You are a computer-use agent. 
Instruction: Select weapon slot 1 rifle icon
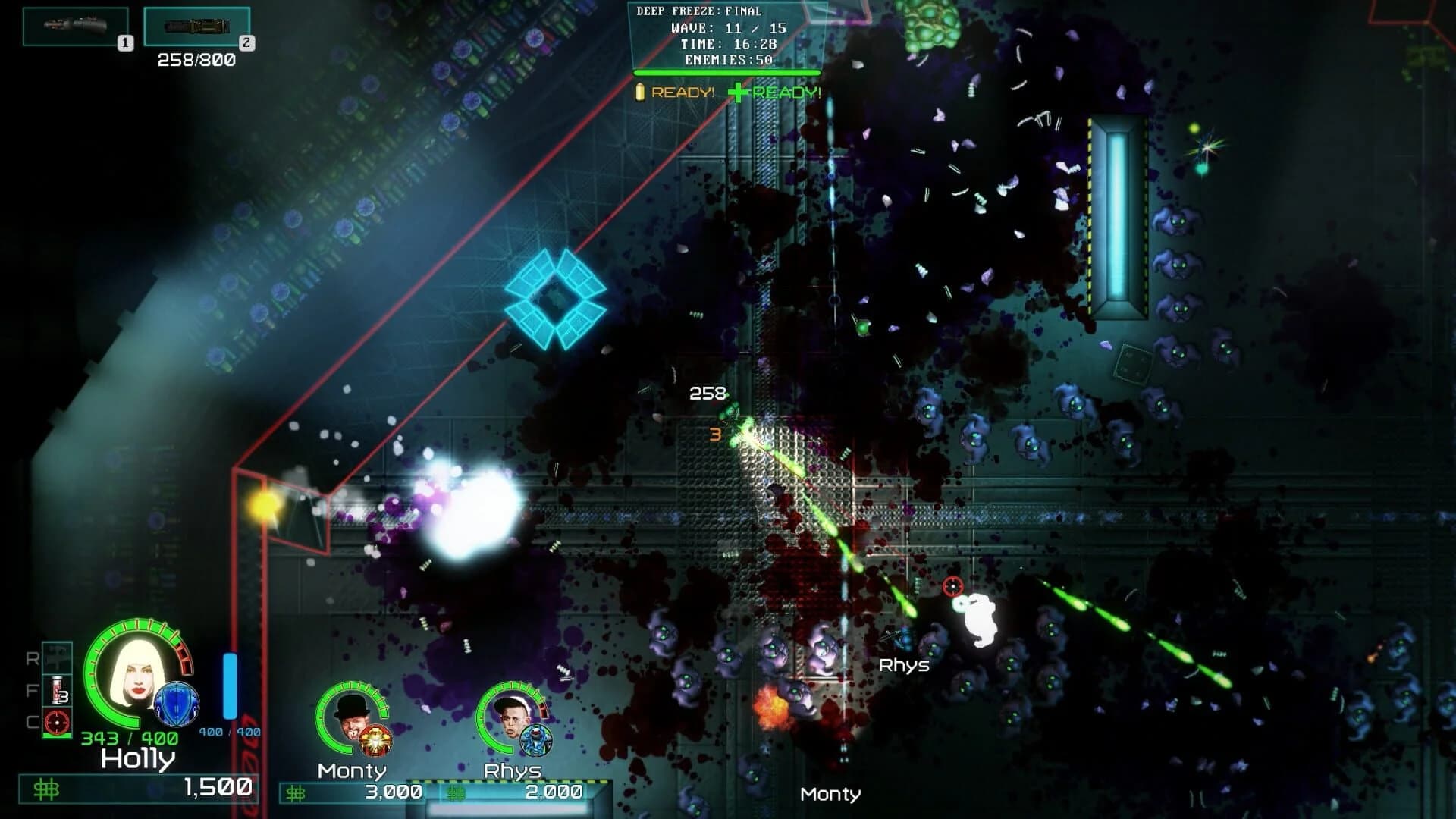[74, 25]
